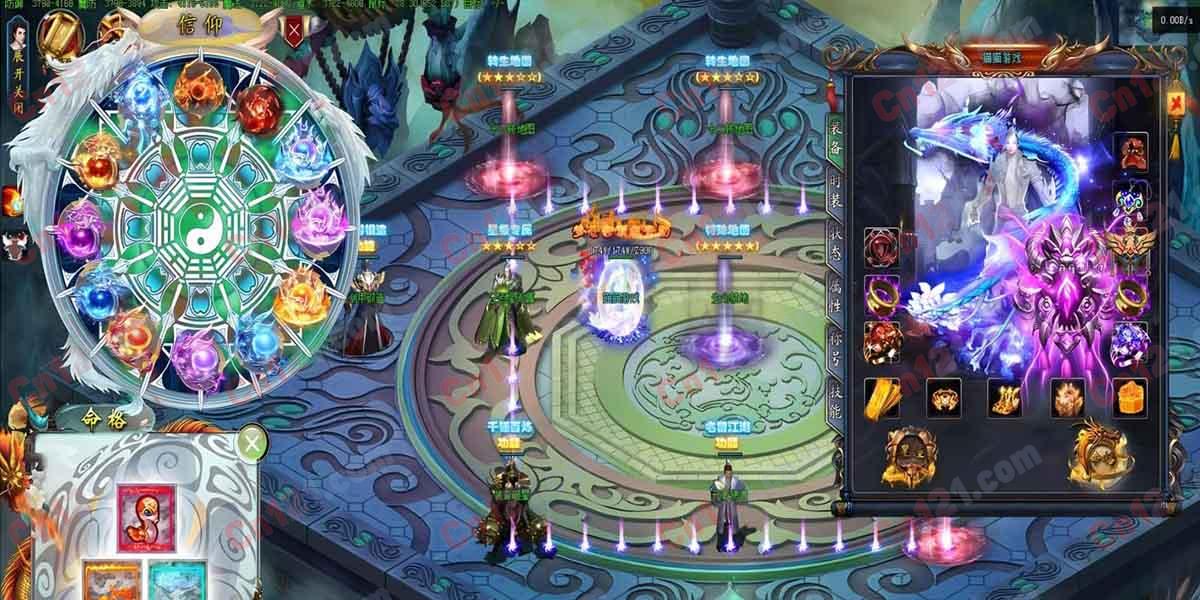
Task: Select the orange landscape card in 命格
Action: click(x=112, y=582)
